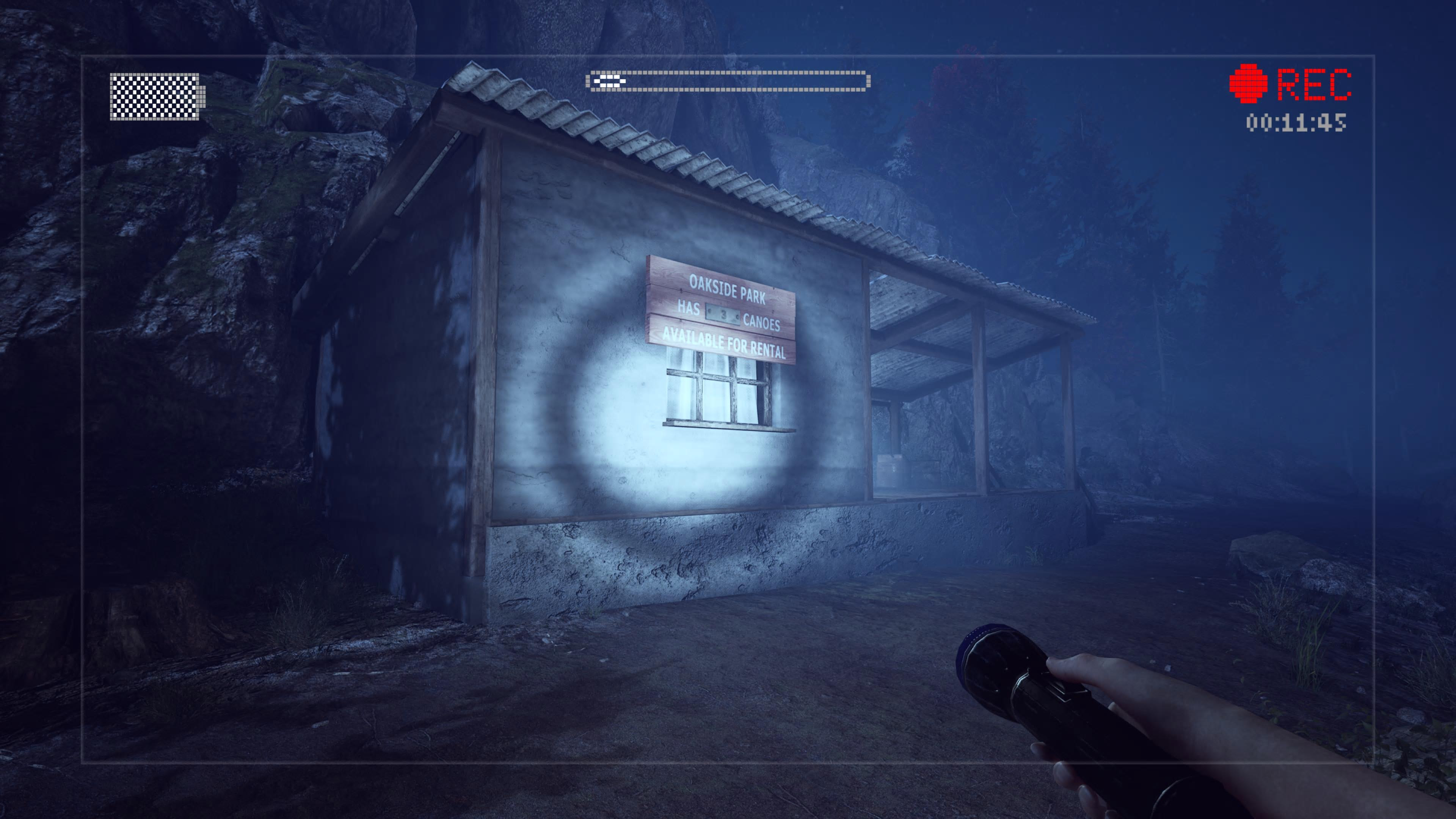Screen dimensions: 1456x819
Task: Select the camcorder battery icon
Action: click(156, 97)
